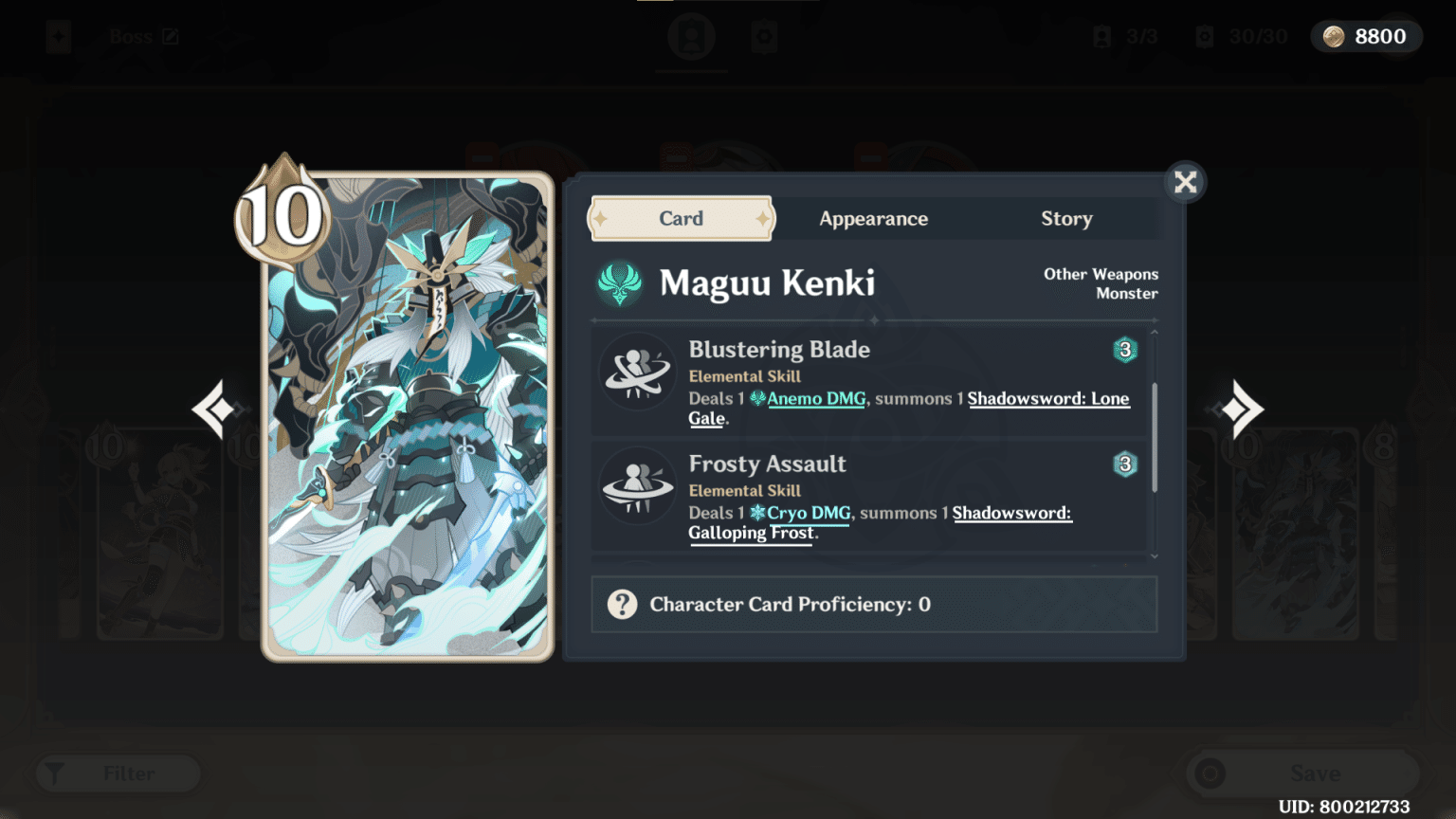Open the Story tab
The height and width of the screenshot is (819, 1456).
point(1065,218)
